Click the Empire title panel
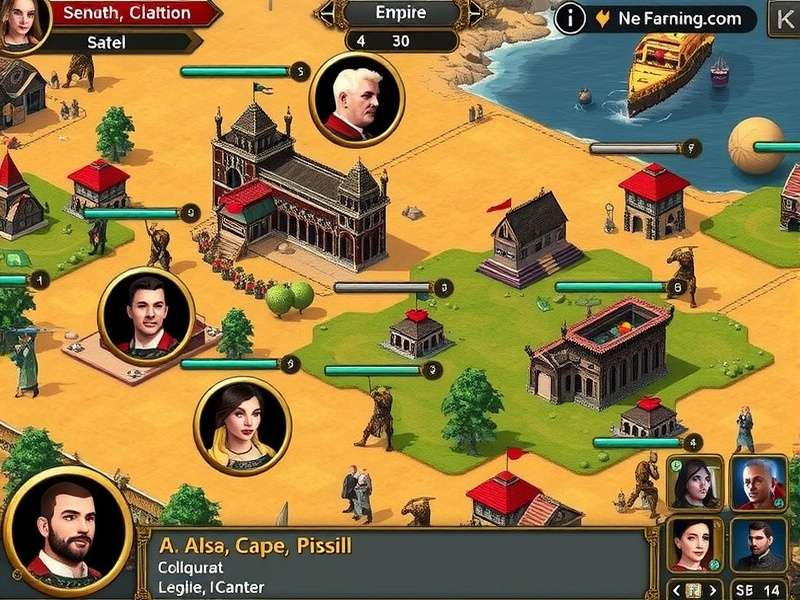The image size is (800, 600). [400, 14]
